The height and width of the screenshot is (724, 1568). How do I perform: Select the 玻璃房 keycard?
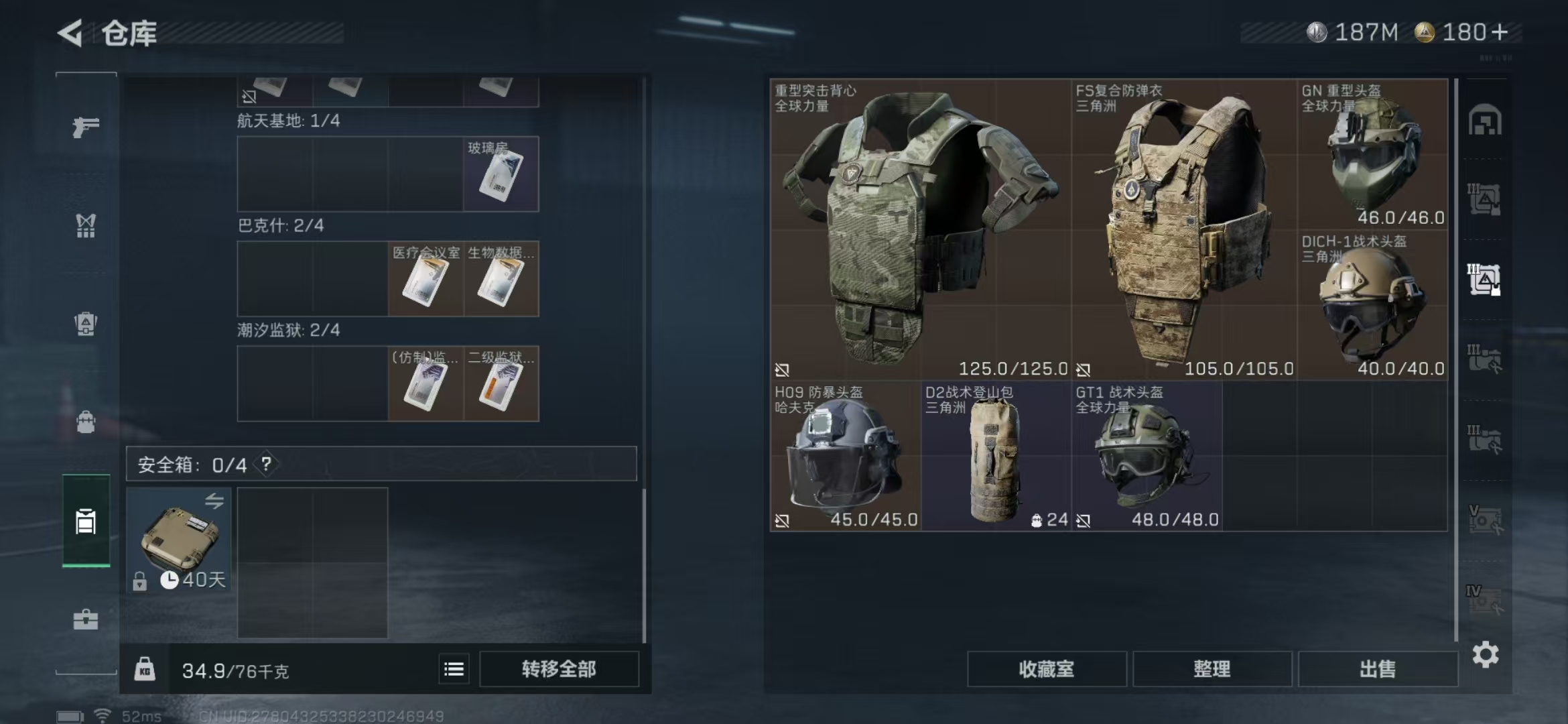point(501,174)
